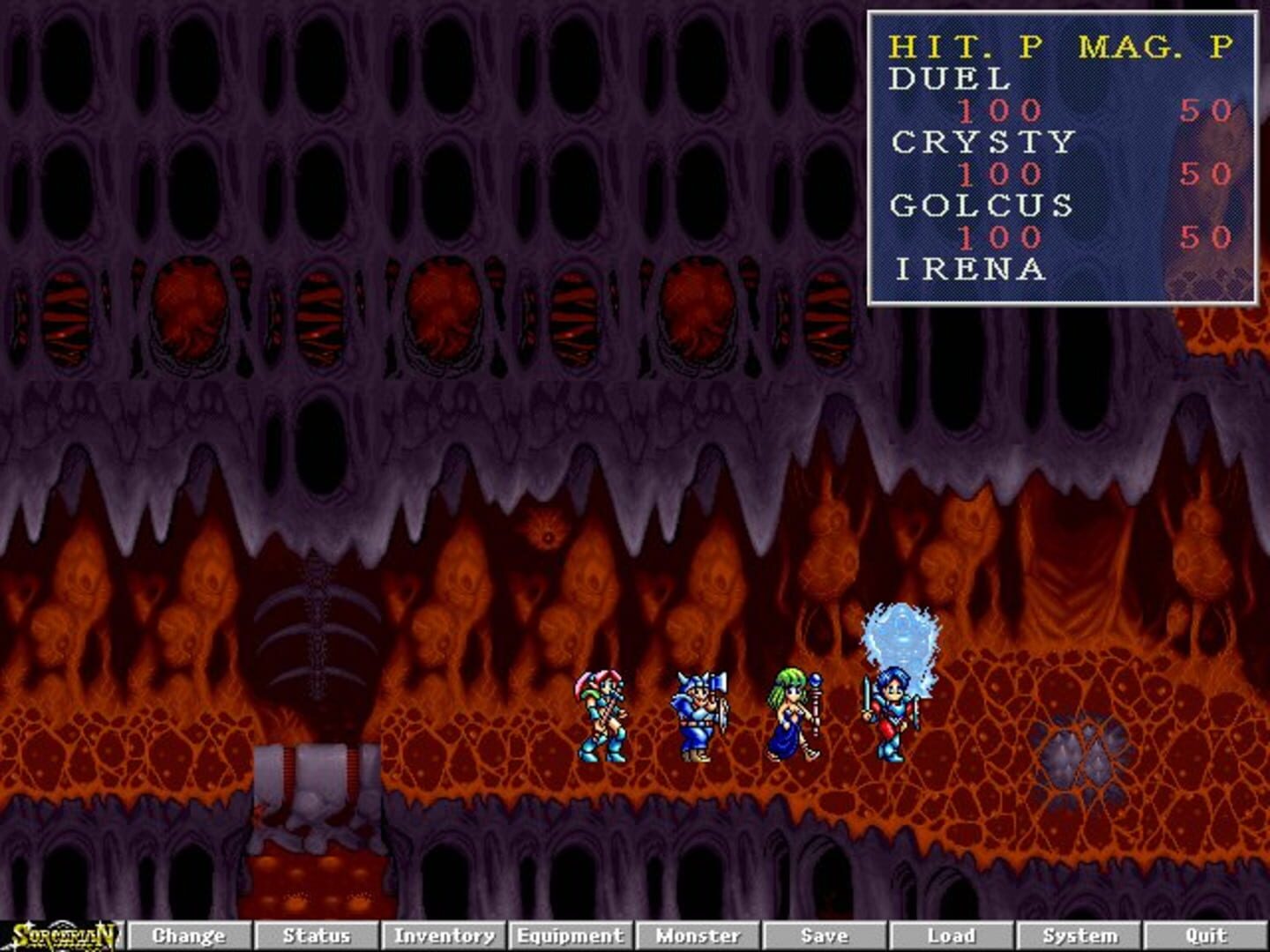
Task: Open the Inventory screen
Action: click(443, 935)
